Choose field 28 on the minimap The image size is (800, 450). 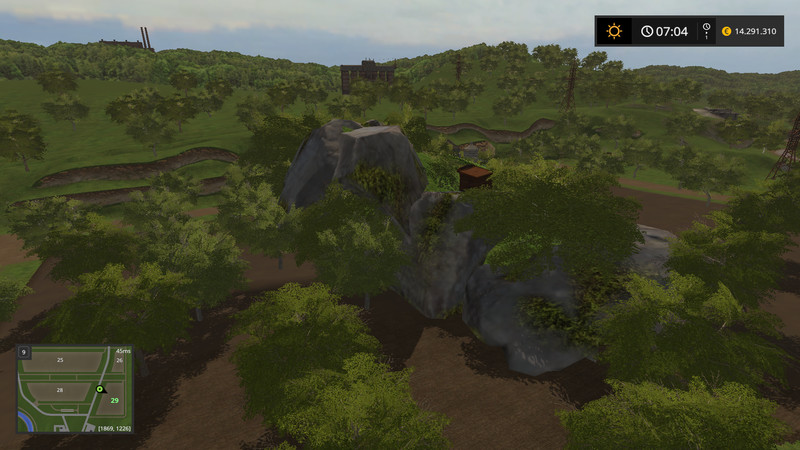[60, 389]
